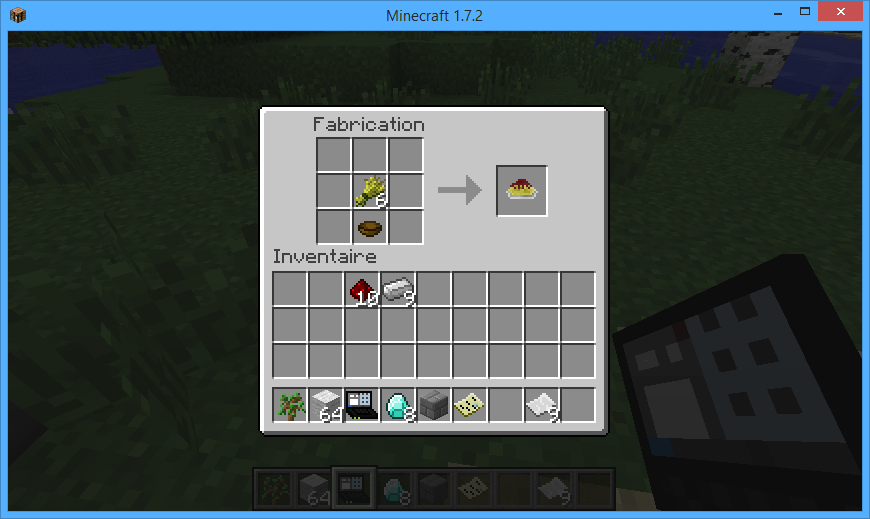Pick up the diamond stack
The image size is (870, 519).
pos(398,405)
